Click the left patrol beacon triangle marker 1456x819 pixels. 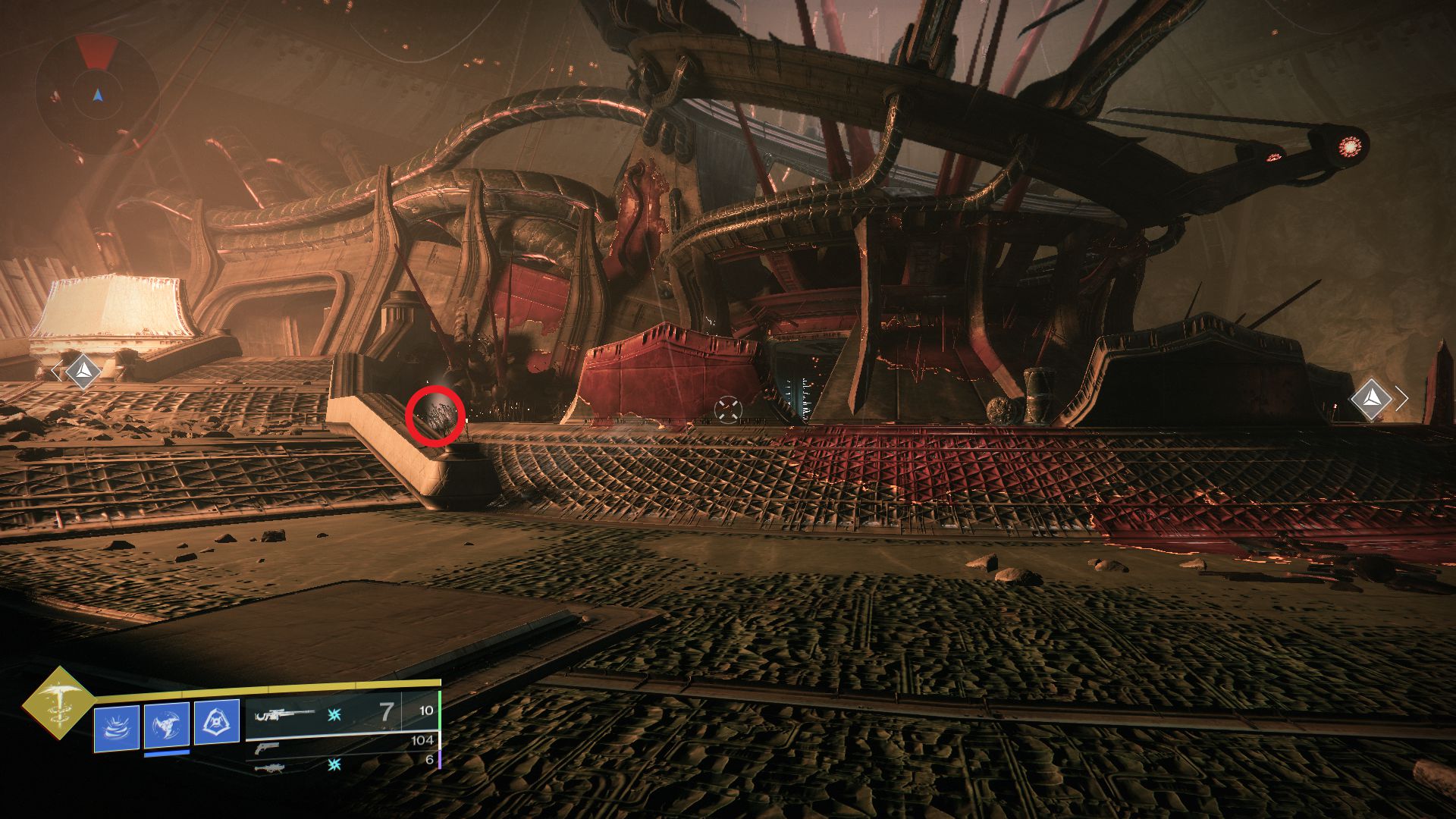[x=83, y=370]
